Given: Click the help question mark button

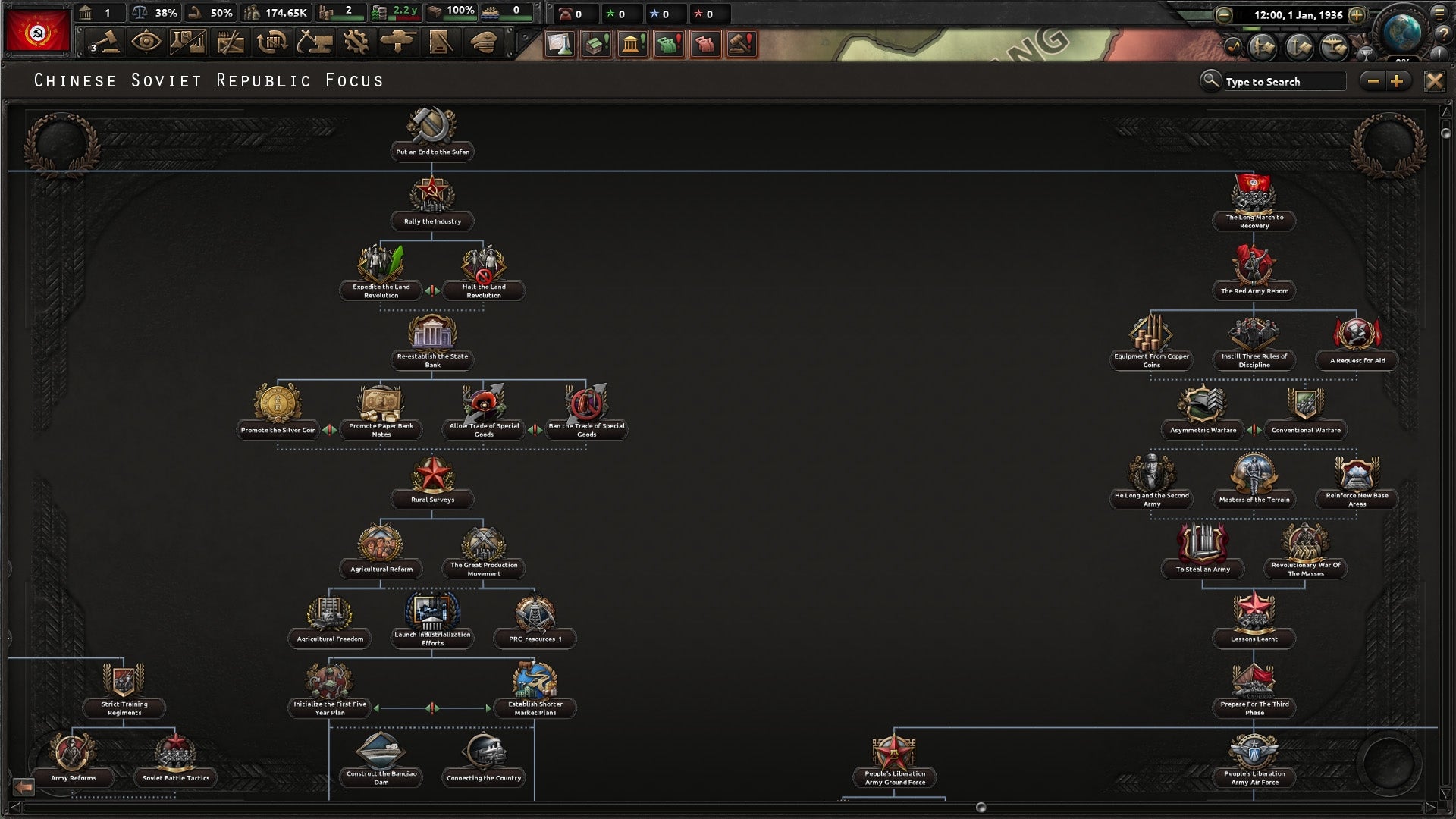Looking at the screenshot, I should click(1443, 34).
